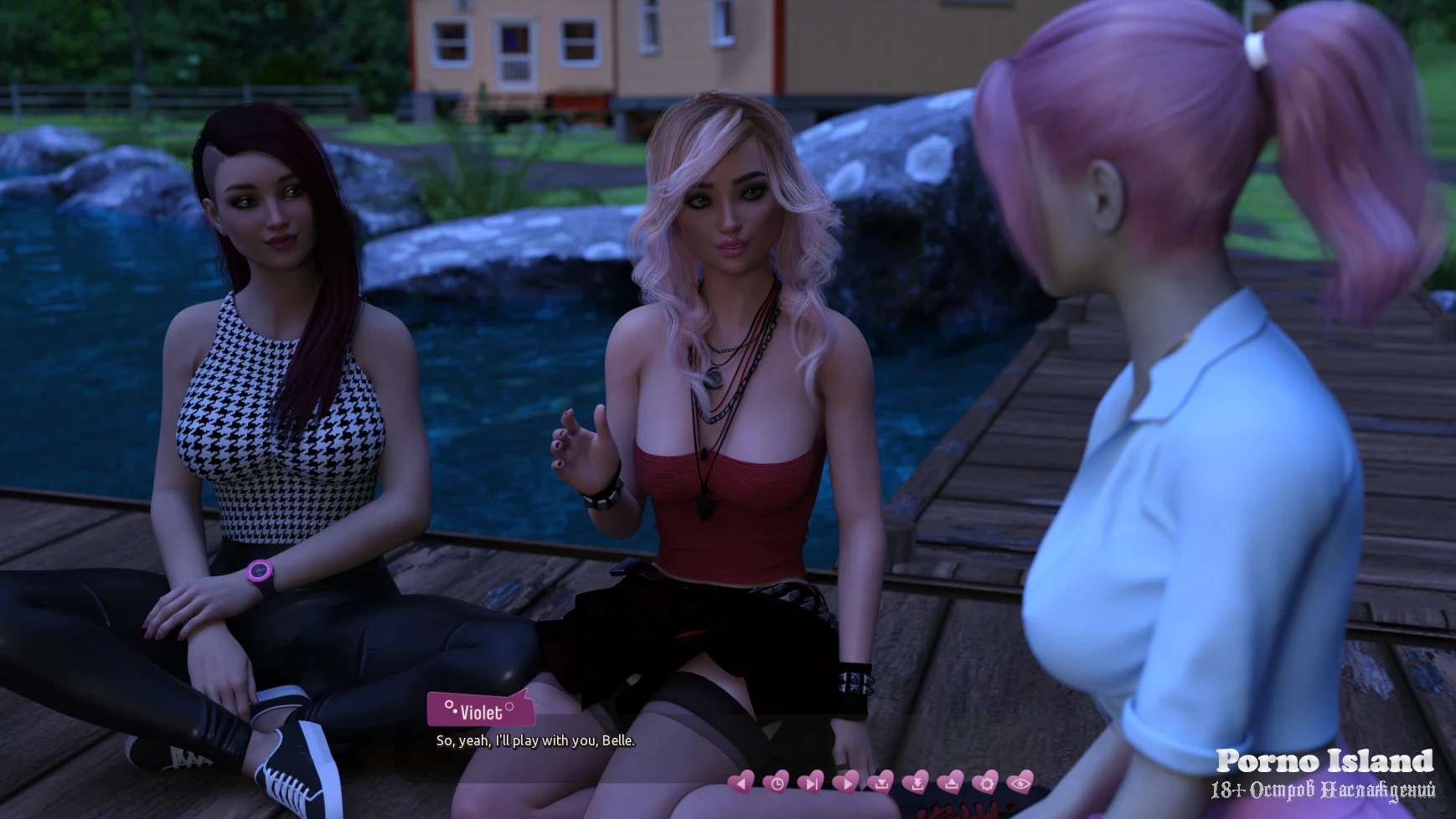
Task: Open dialogue history via the clock heart
Action: pyautogui.click(x=776, y=783)
